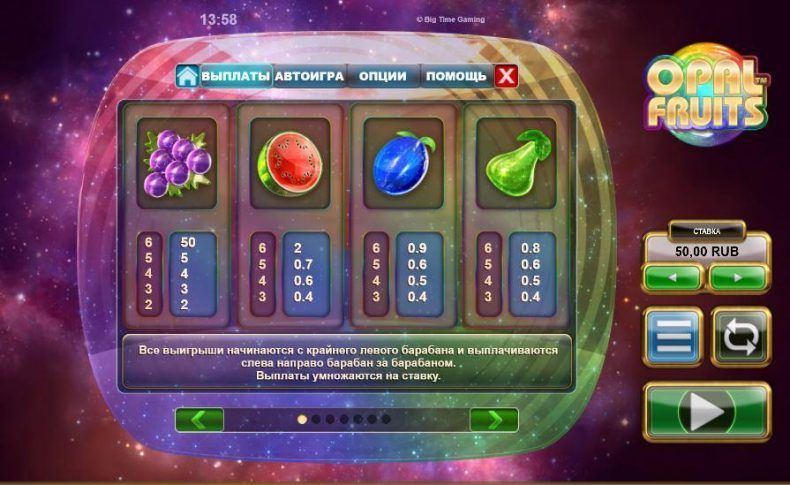Increase the bet with the right arrow

coord(738,277)
